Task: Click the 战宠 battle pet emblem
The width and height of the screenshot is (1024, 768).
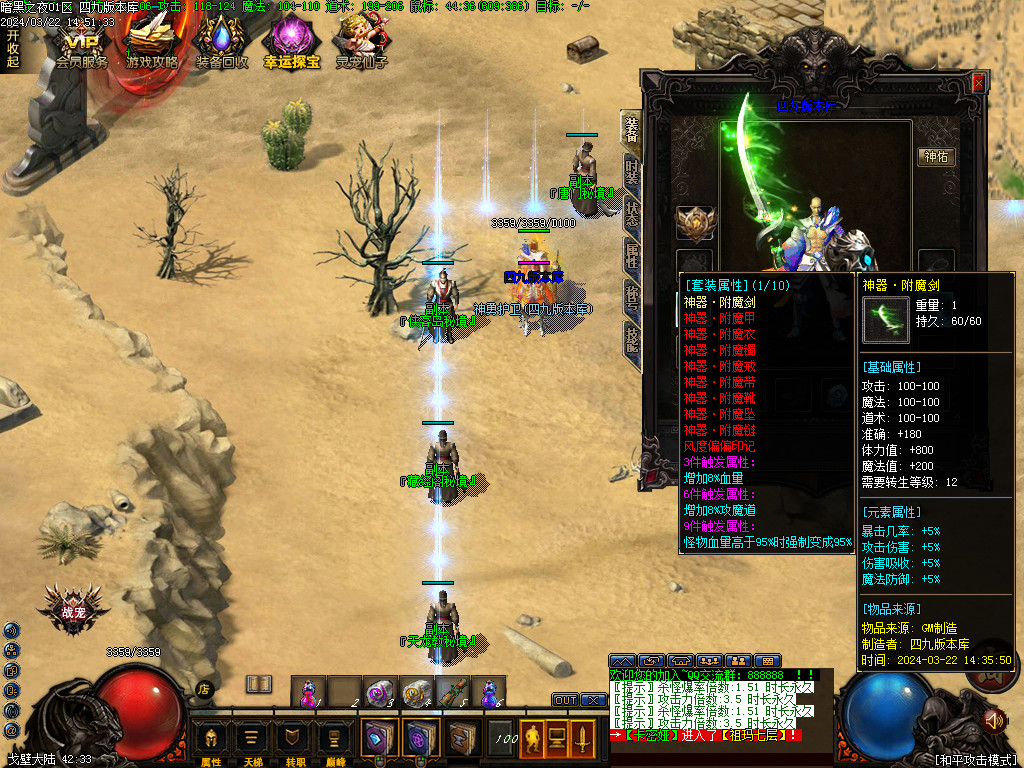Action: coord(73,611)
